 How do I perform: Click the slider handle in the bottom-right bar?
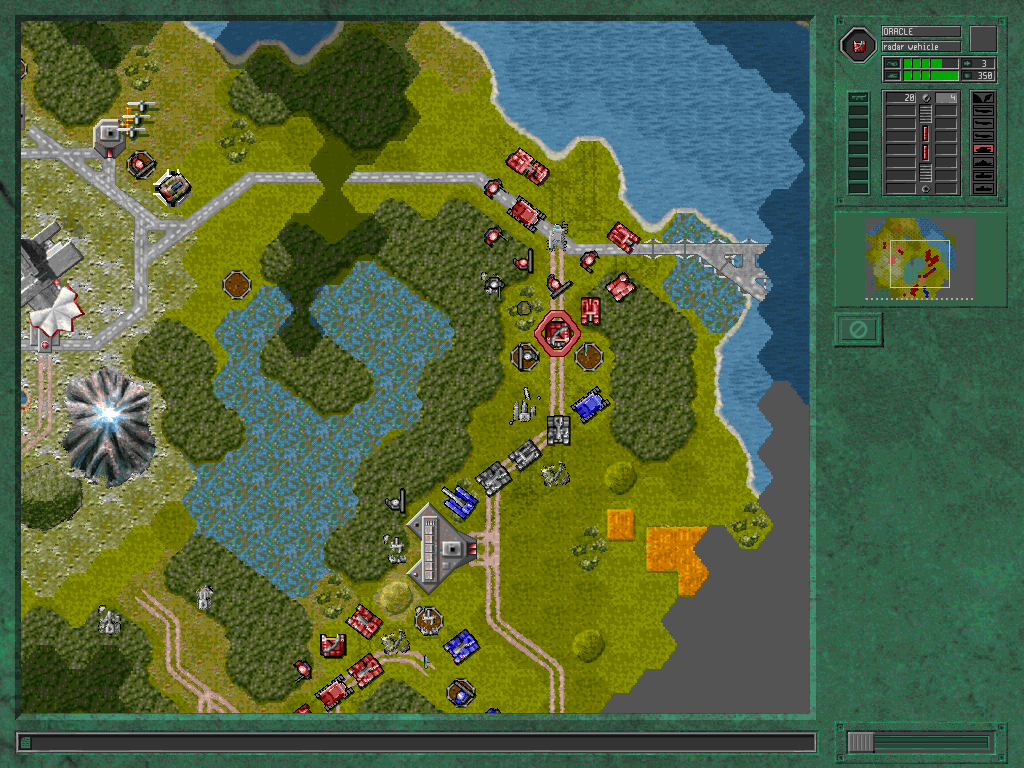coord(861,742)
